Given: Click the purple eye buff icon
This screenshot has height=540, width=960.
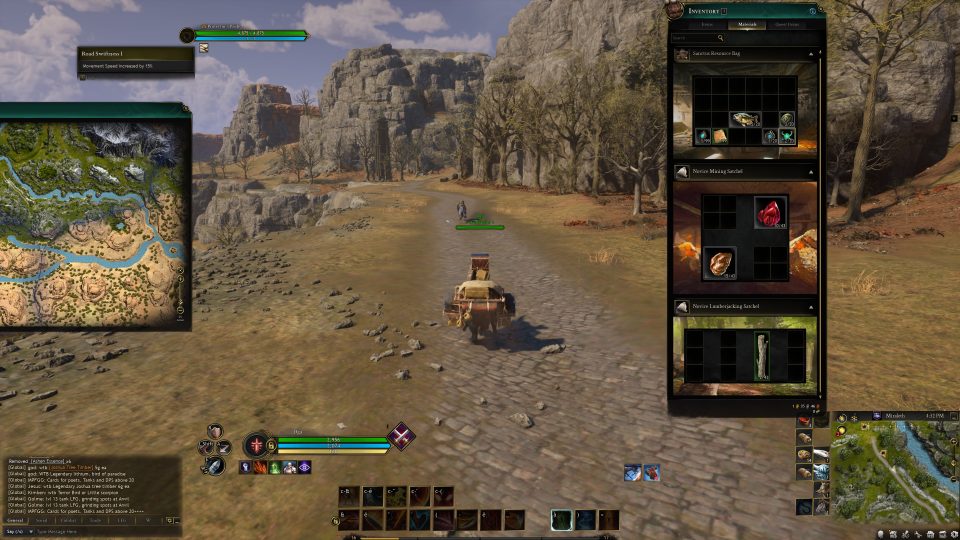Looking at the screenshot, I should [x=304, y=467].
